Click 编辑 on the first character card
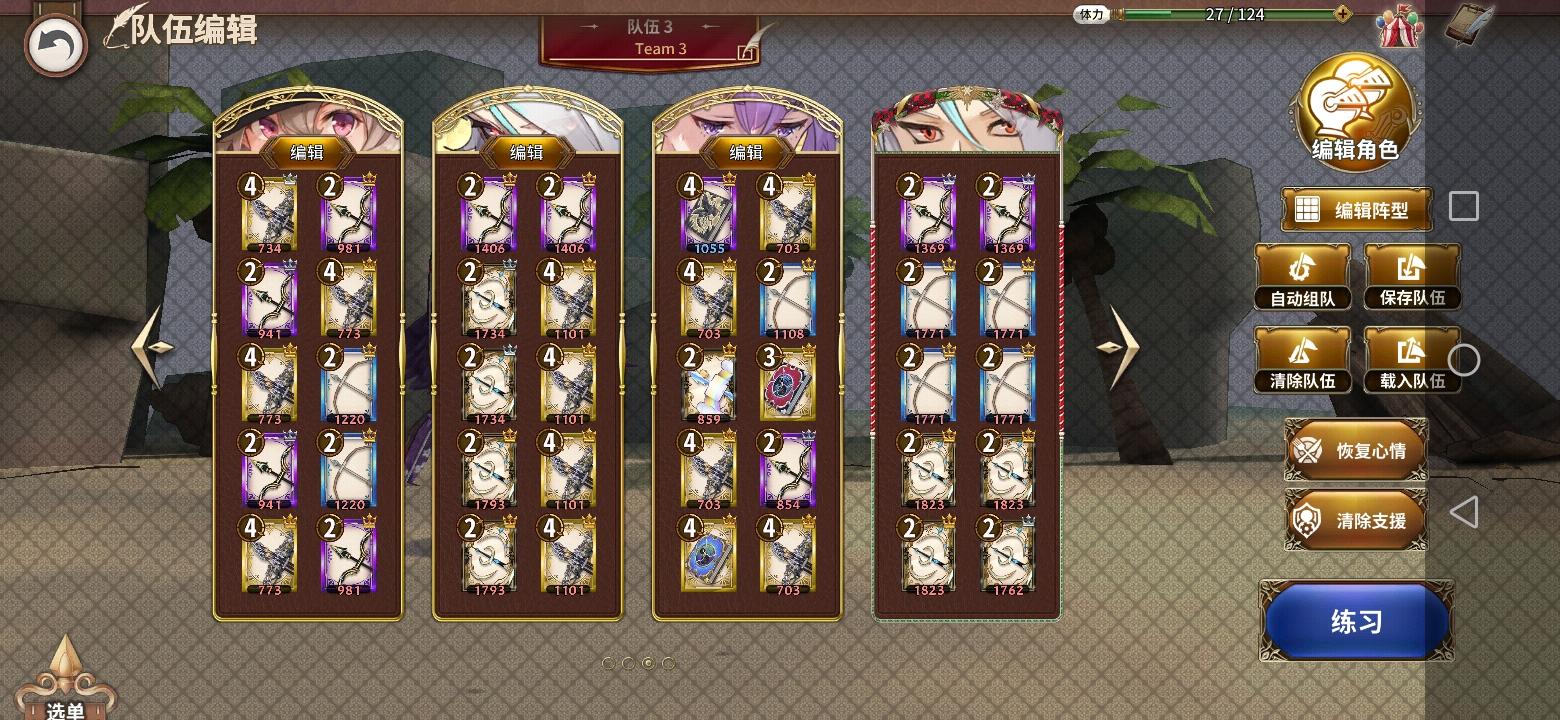 tap(306, 152)
